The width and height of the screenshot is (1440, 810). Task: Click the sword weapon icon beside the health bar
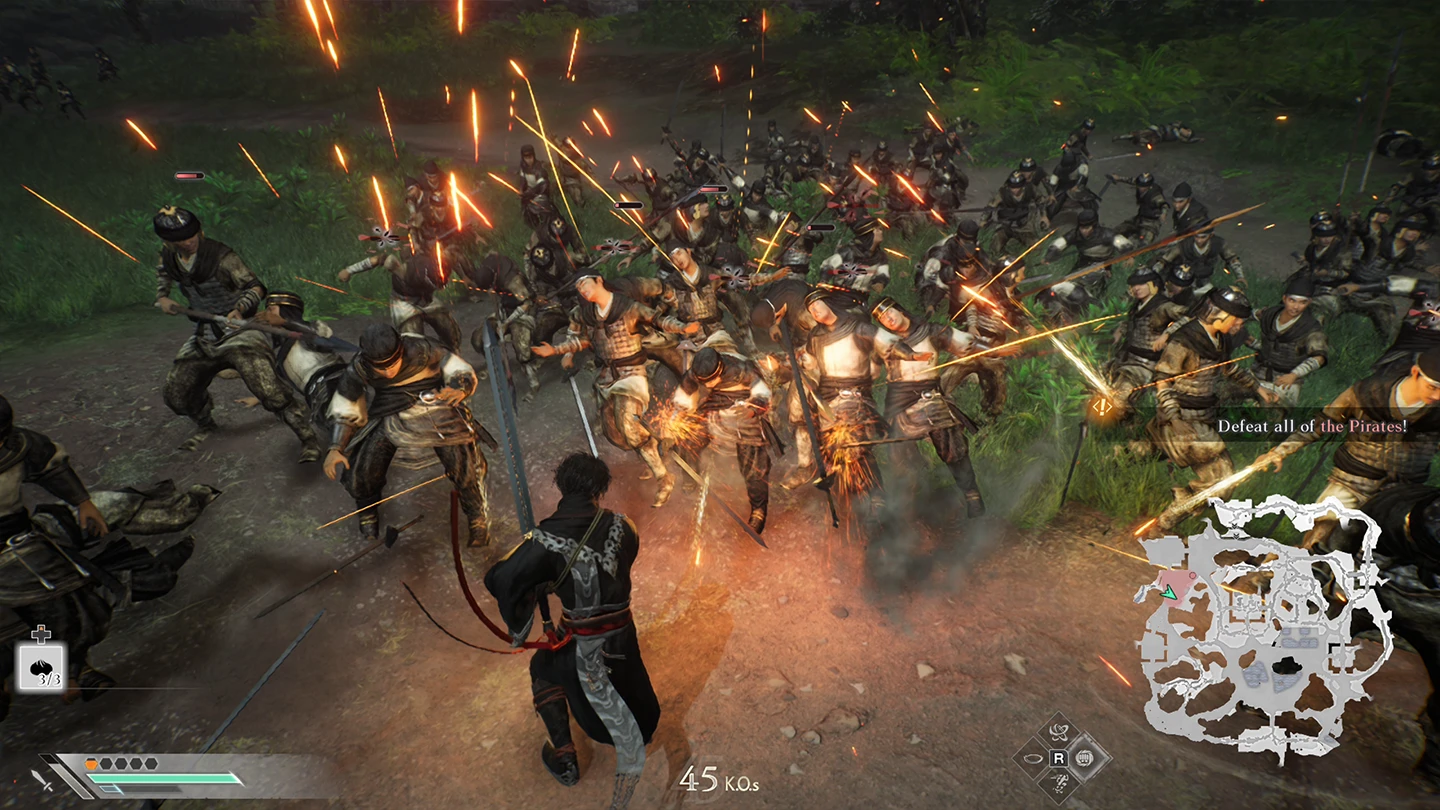click(43, 781)
